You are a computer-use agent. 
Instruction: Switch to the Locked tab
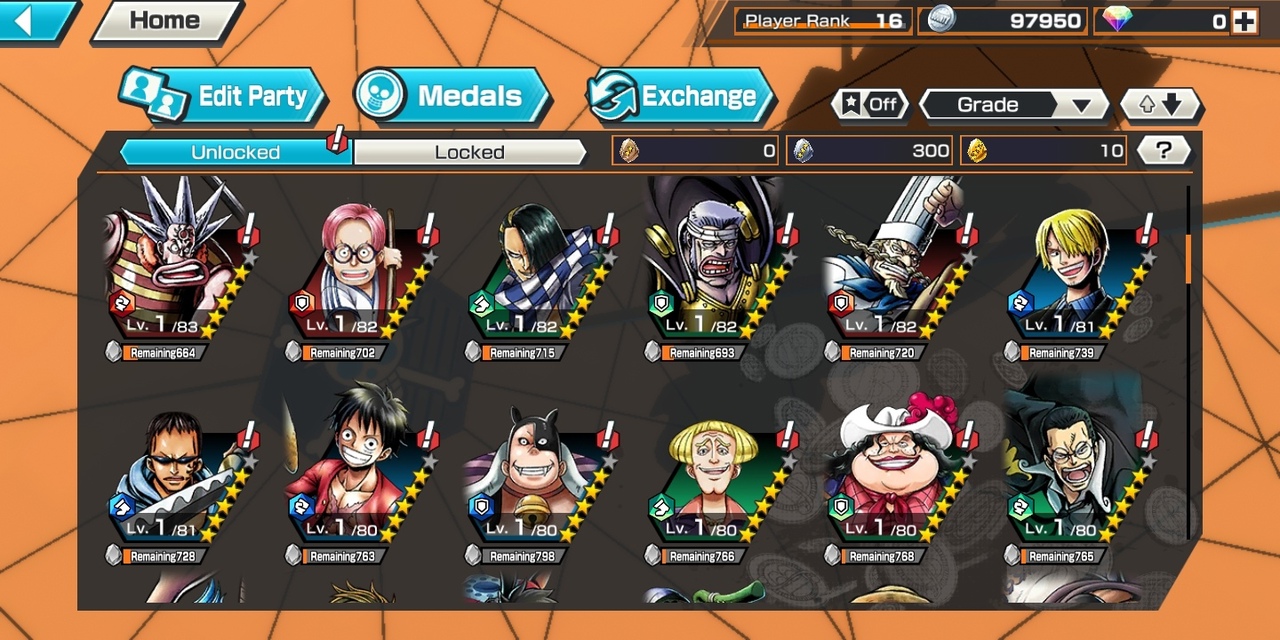point(469,152)
